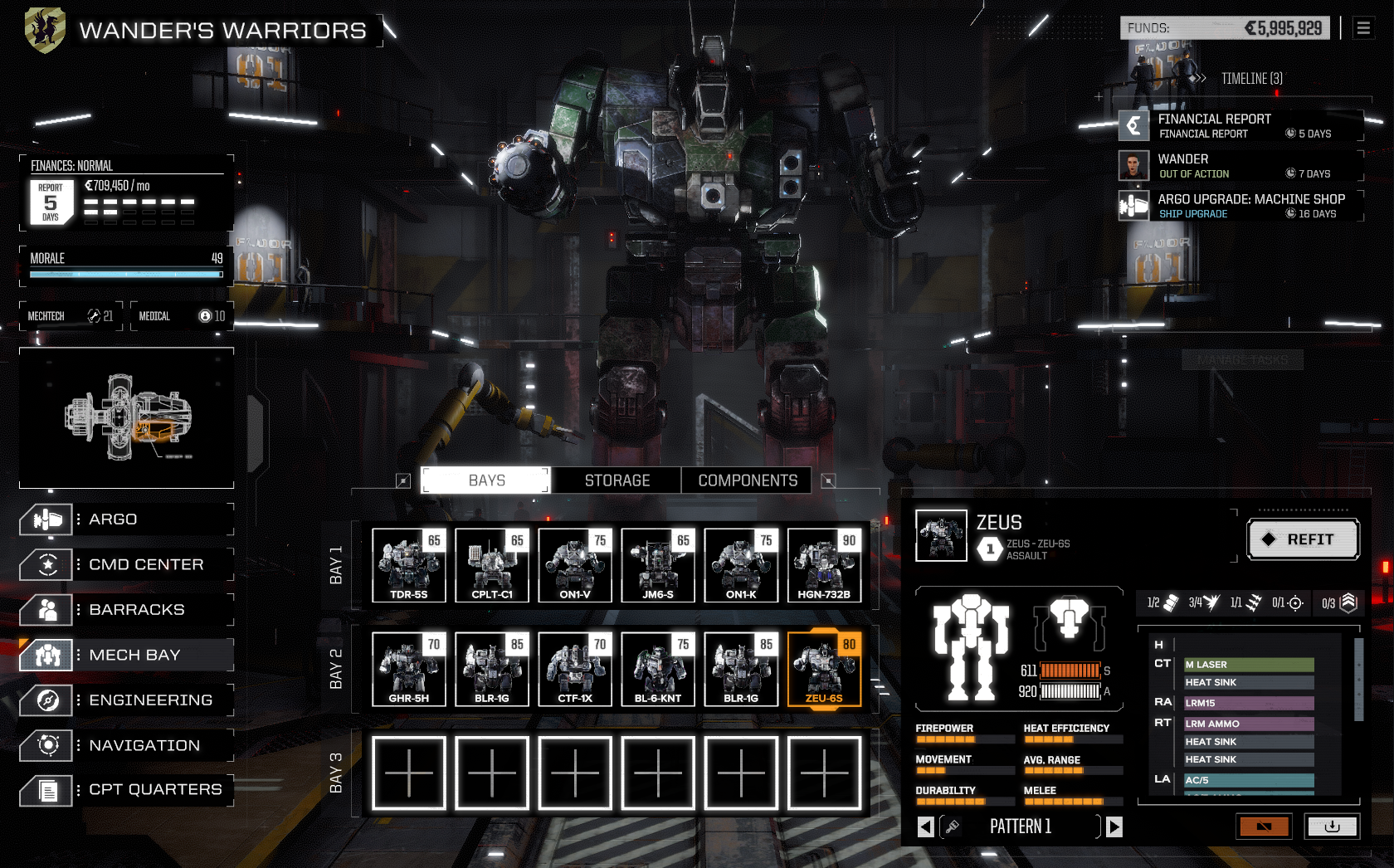Open the hamburger menu near Funds
Viewport: 1394px width, 868px height.
1363,27
